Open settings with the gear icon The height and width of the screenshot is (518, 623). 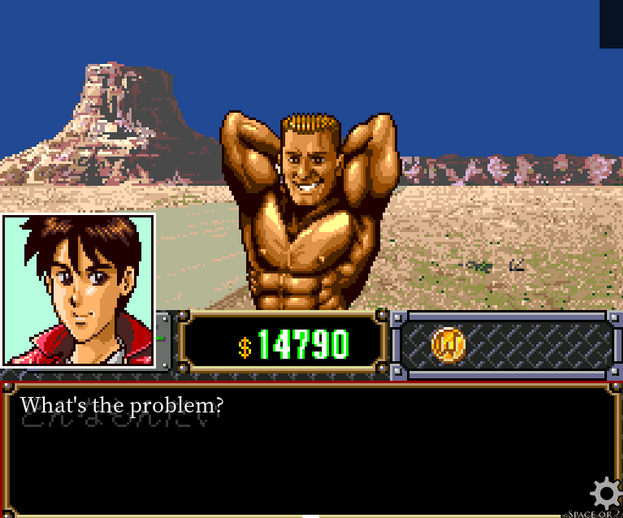pos(604,493)
